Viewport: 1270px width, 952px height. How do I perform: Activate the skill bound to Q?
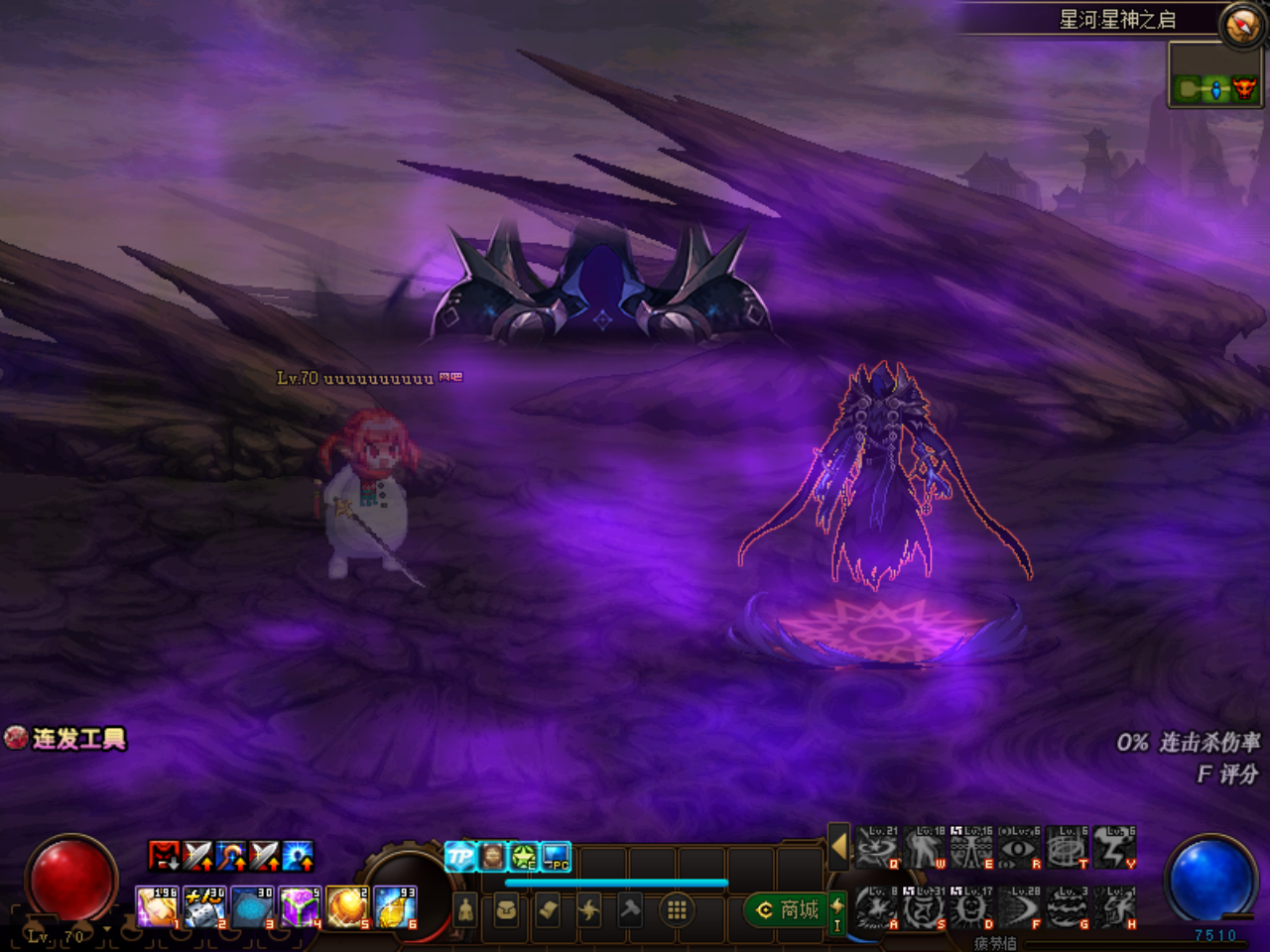coord(877,849)
